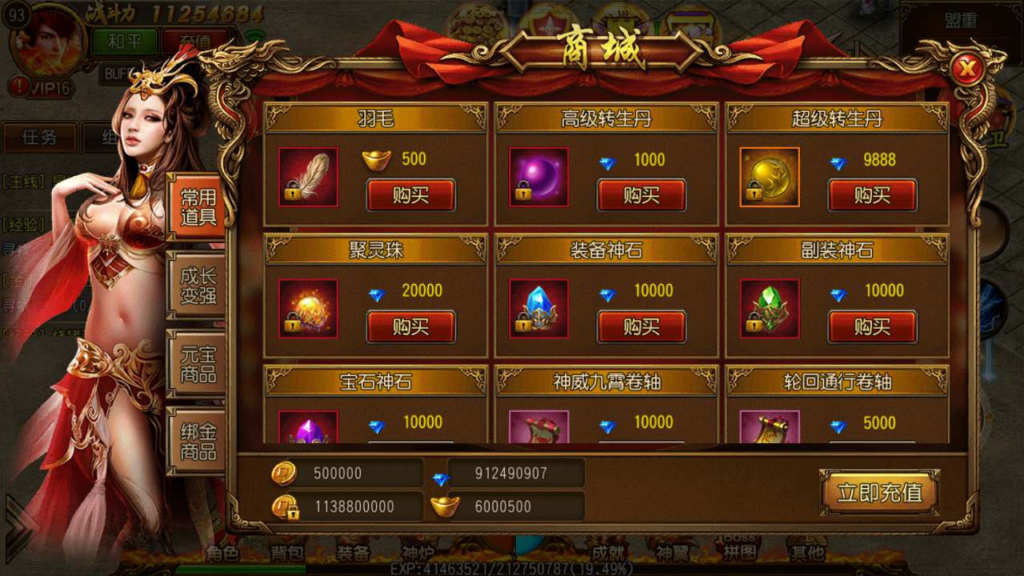
Task: Purchase 高级转生丹 for 1000 diamonds
Action: [x=641, y=195]
